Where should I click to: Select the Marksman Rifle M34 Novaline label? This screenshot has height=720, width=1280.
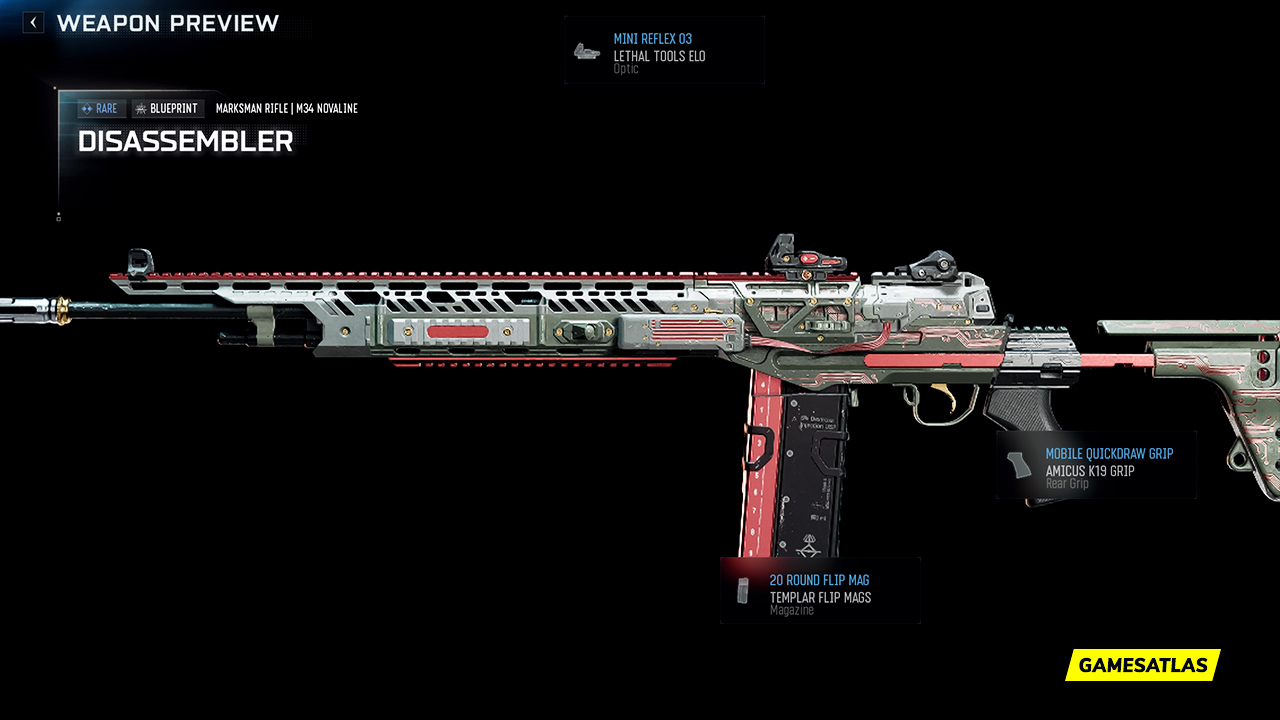click(287, 108)
